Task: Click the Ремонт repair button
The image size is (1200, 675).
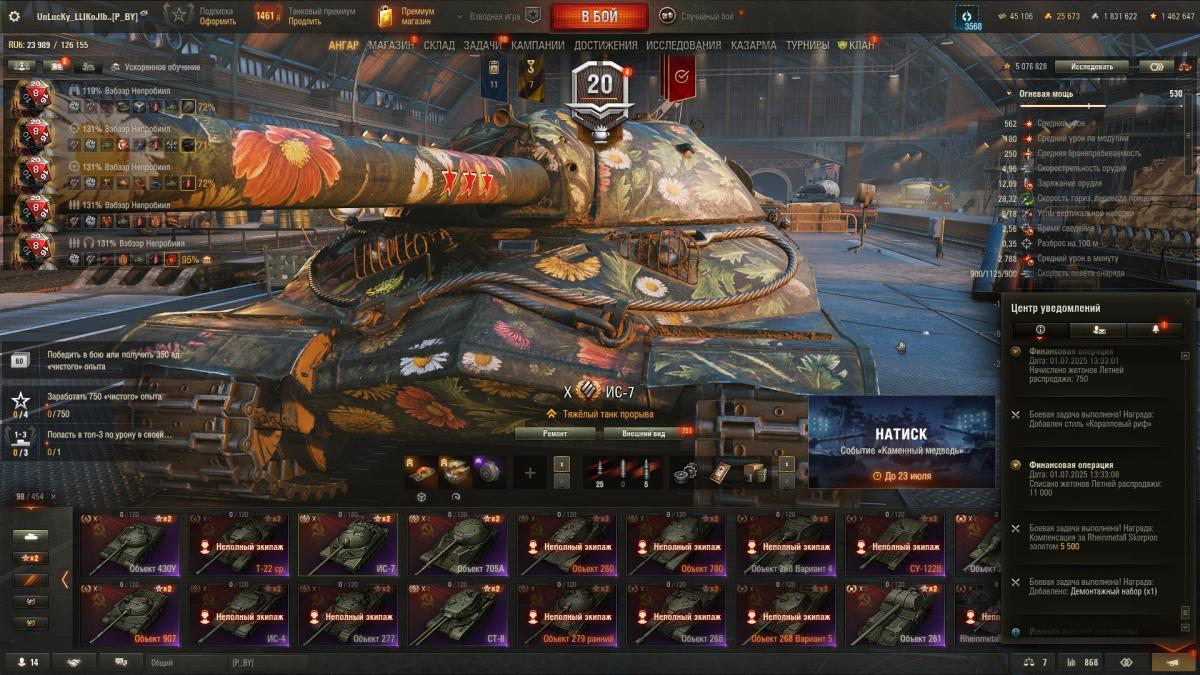Action: click(x=555, y=433)
